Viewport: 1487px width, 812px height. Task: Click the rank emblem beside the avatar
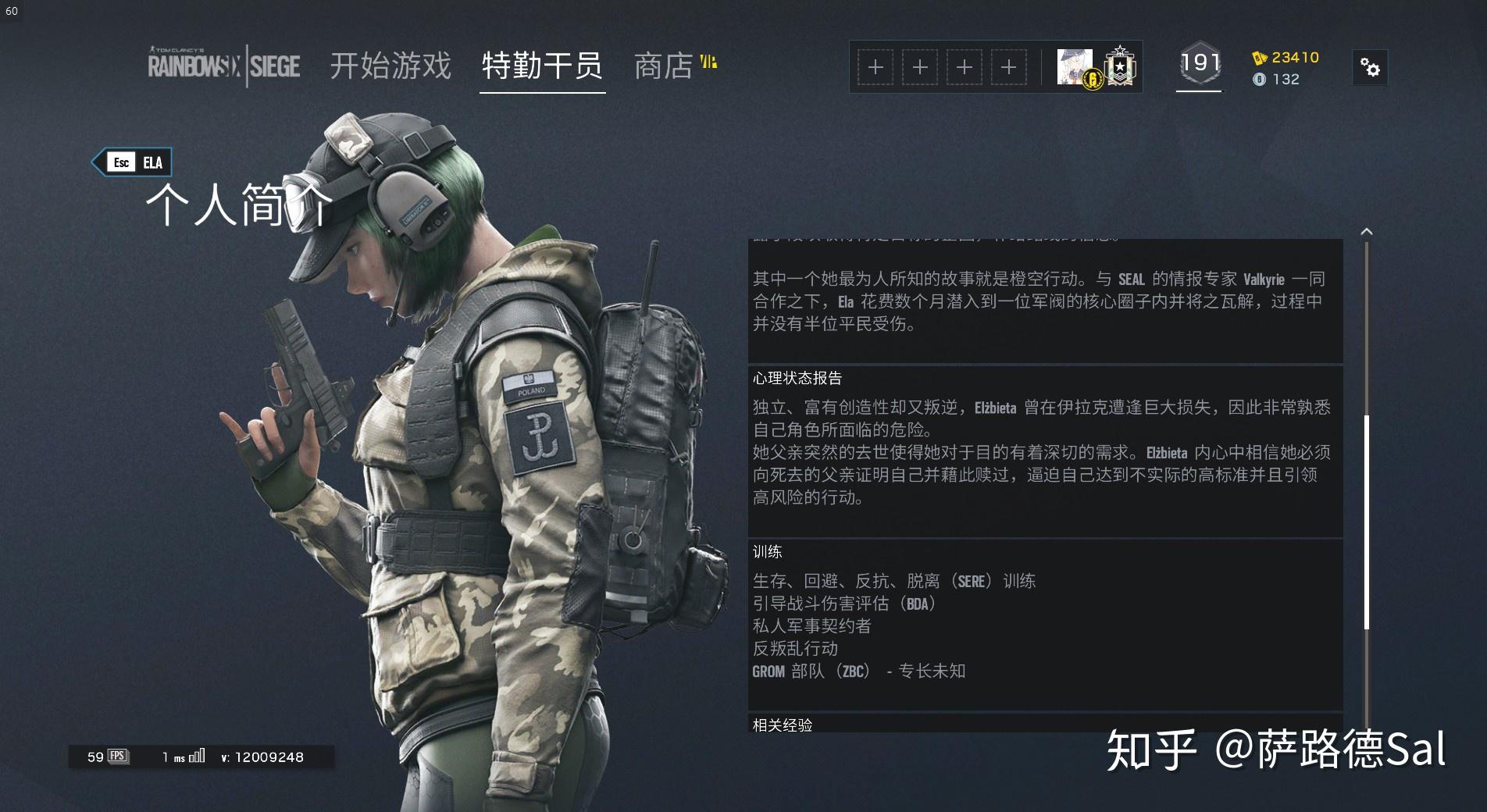tap(1120, 66)
